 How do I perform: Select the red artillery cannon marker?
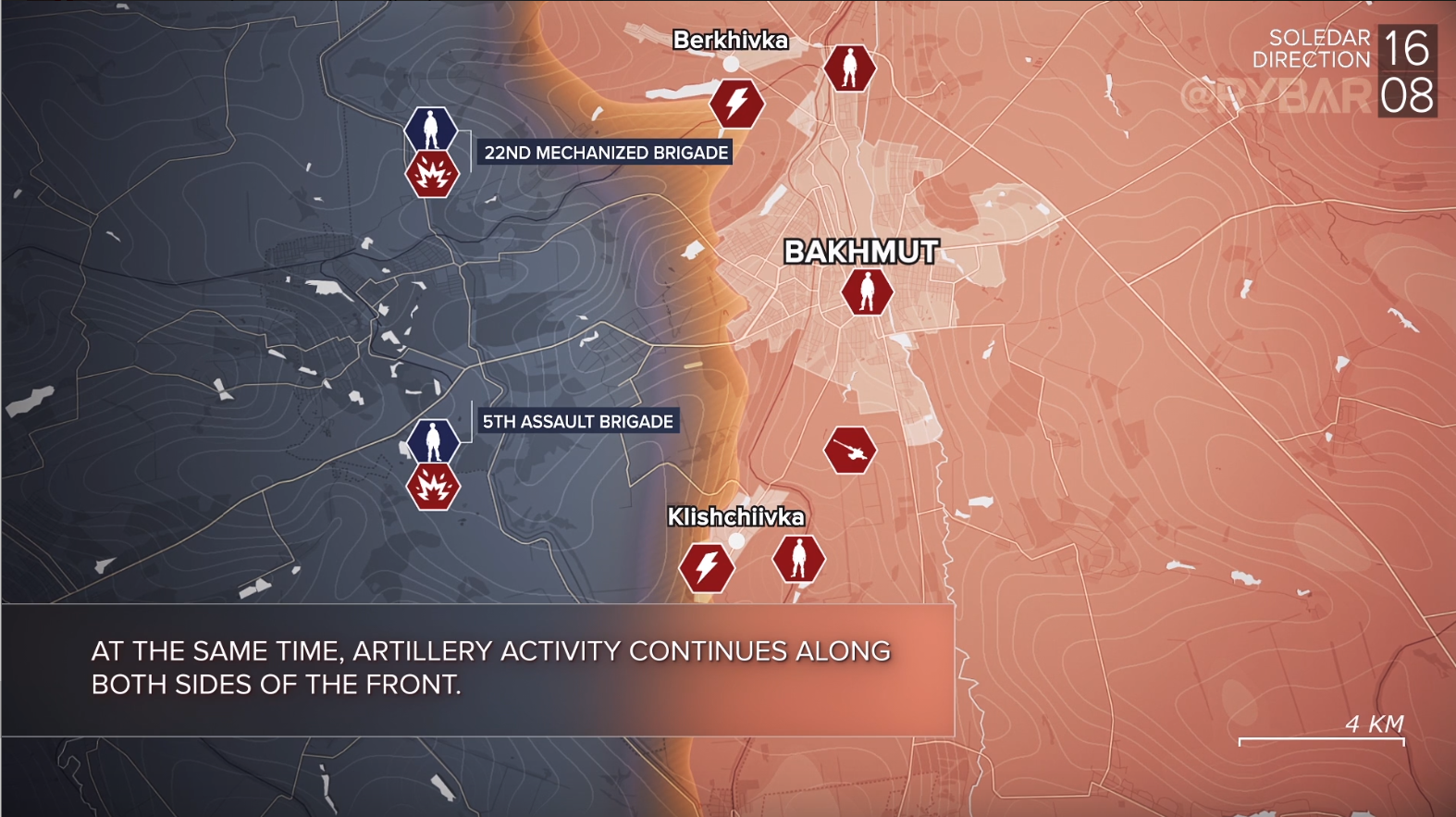pos(850,451)
